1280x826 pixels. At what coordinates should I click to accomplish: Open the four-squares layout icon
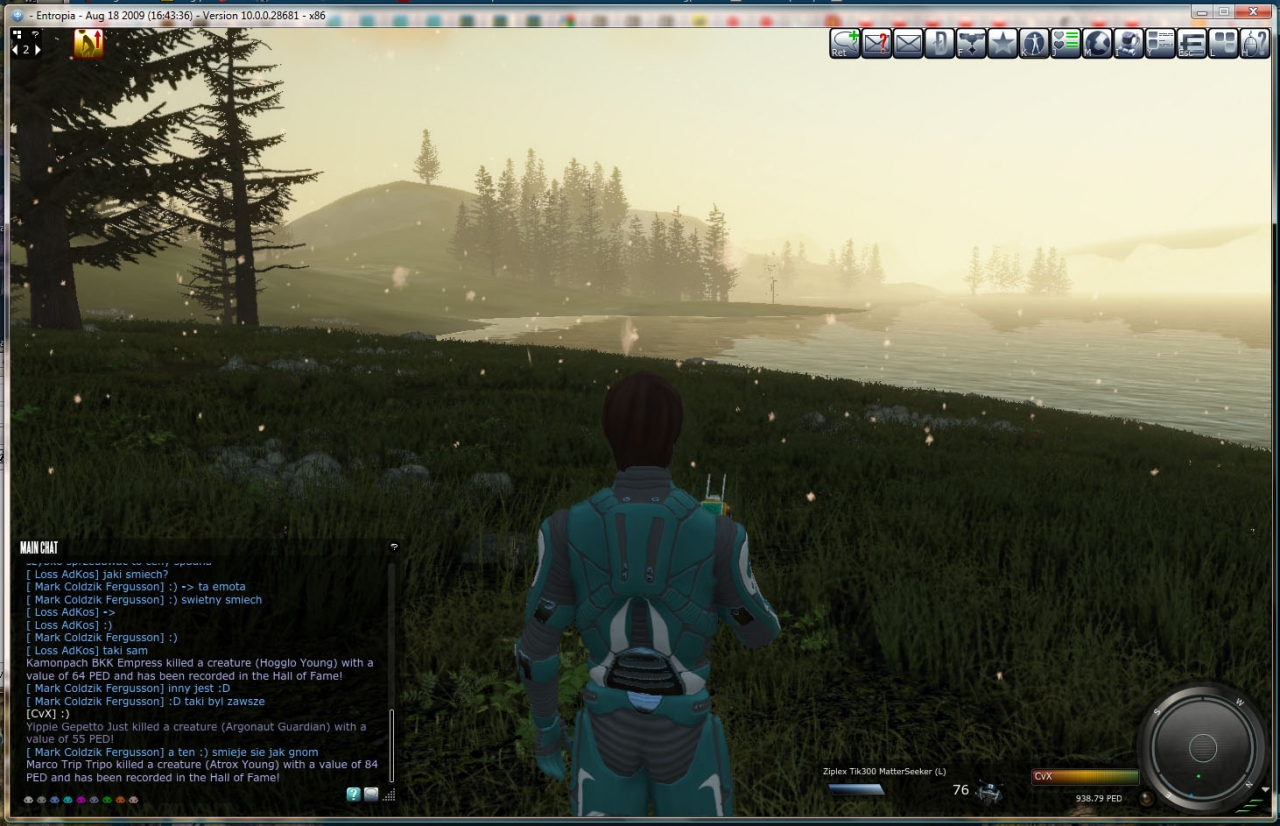coord(1223,43)
